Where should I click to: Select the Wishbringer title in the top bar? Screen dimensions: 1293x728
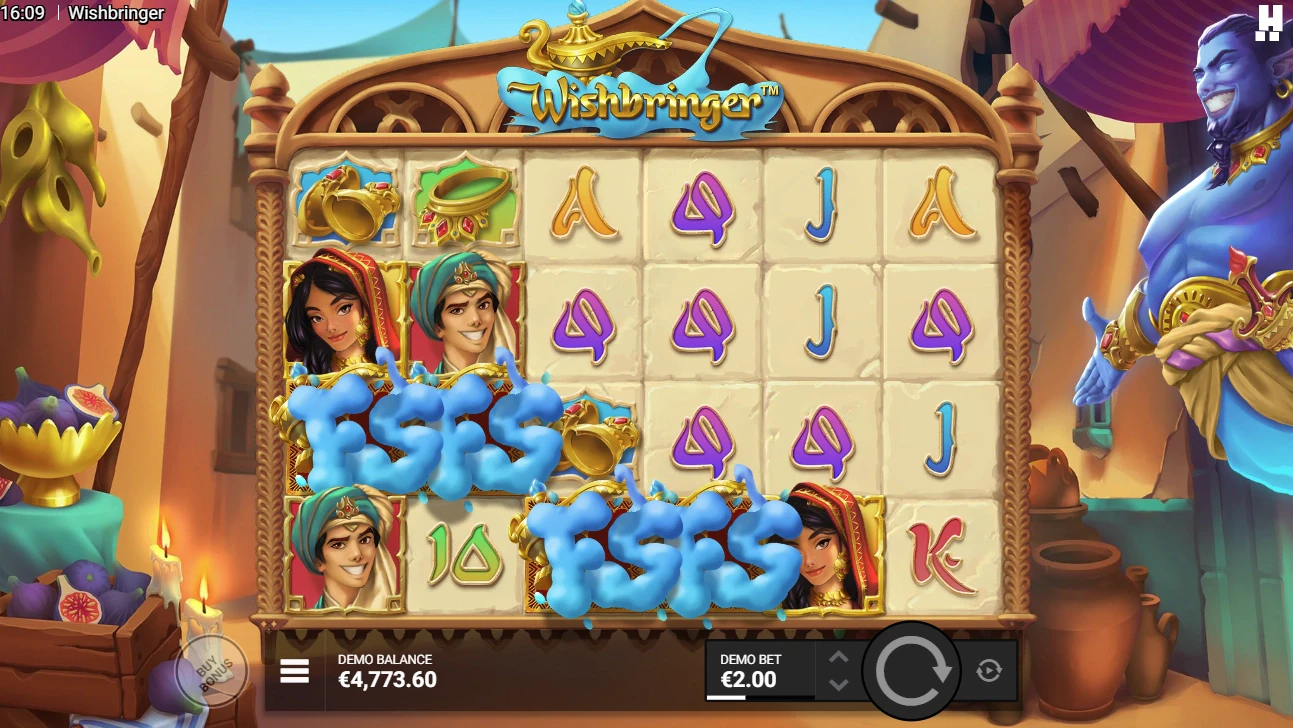[x=113, y=13]
